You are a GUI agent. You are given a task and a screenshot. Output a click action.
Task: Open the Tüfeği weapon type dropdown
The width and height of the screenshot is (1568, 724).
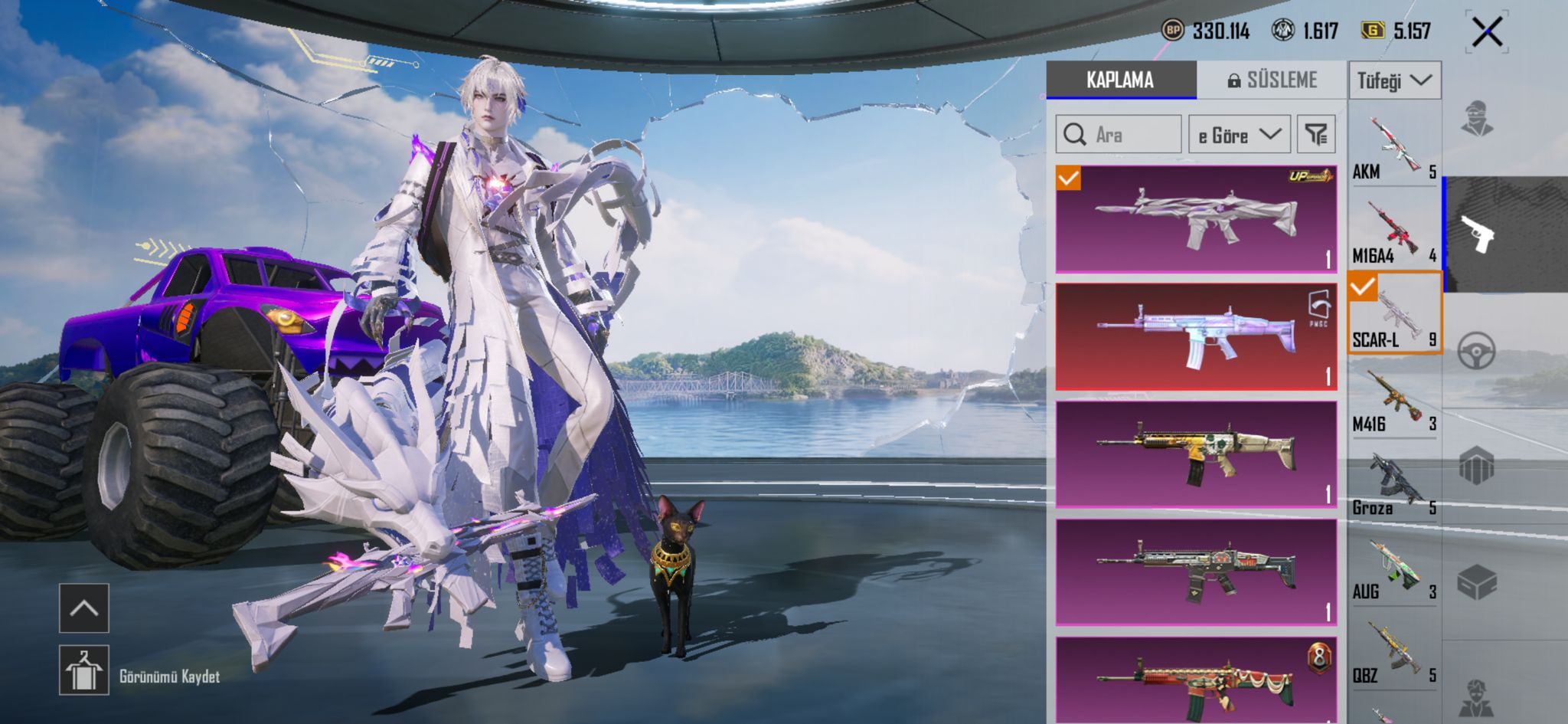click(x=1394, y=80)
